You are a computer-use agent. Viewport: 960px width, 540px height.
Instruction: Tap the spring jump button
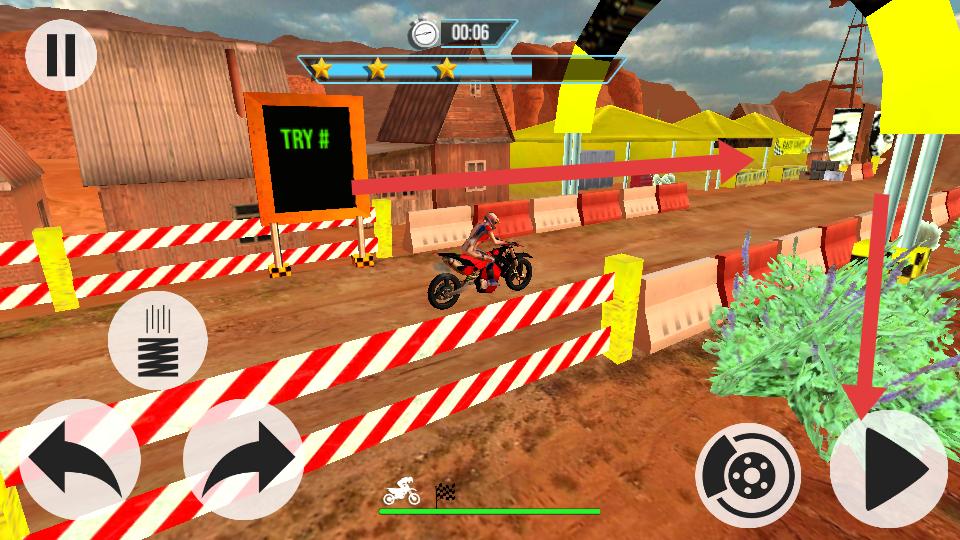(x=157, y=343)
